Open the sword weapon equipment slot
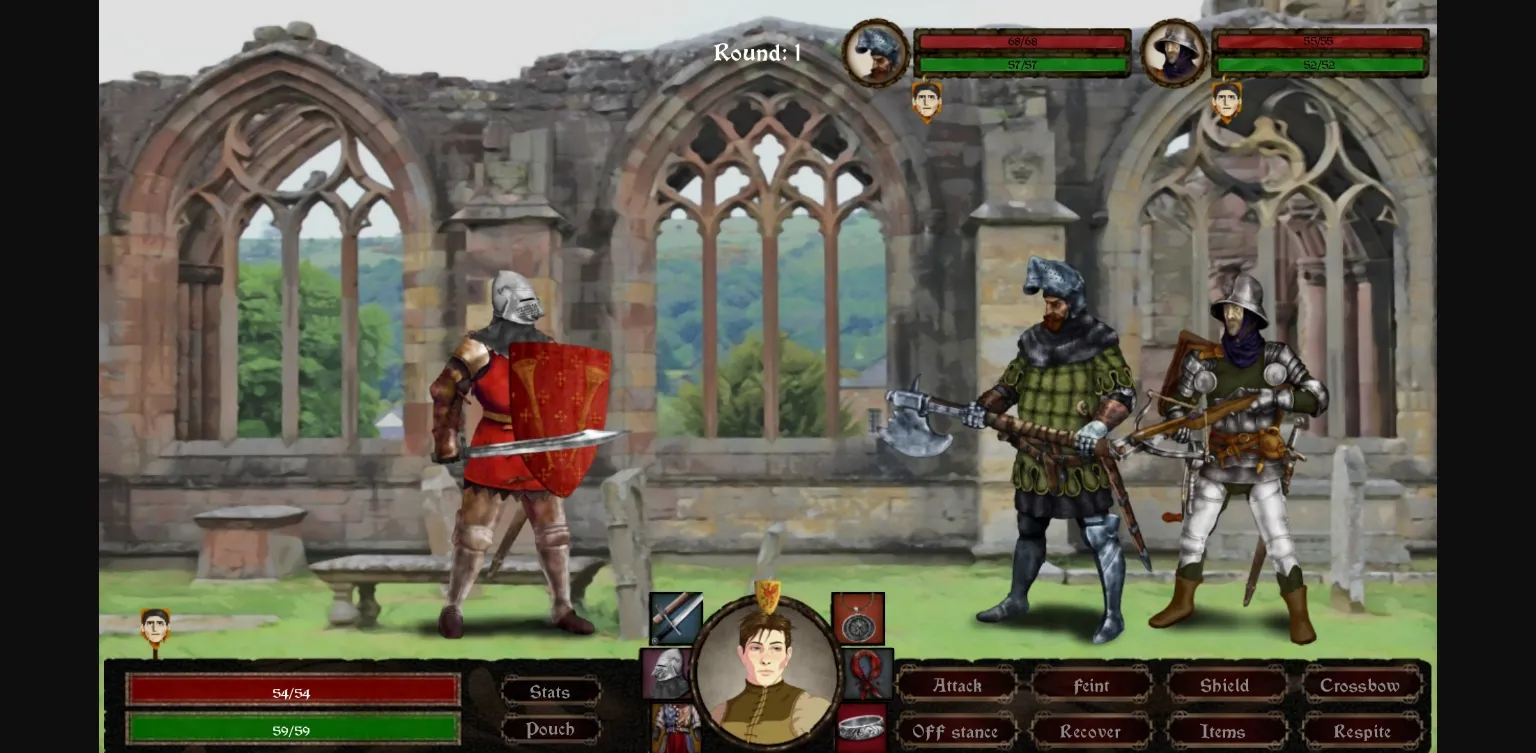This screenshot has width=1536, height=753. click(675, 618)
